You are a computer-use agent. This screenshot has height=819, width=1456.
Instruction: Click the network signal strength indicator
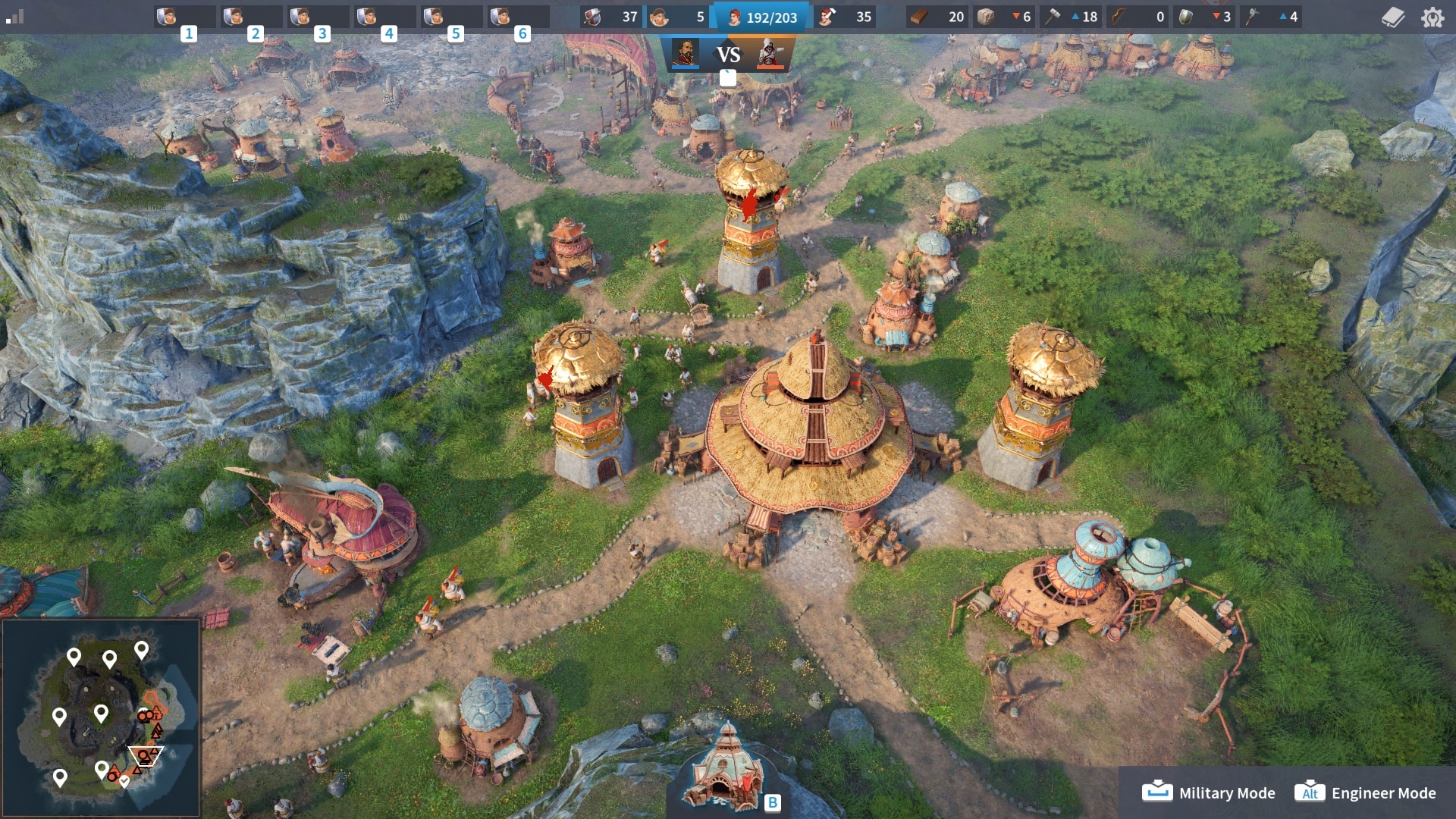16,17
